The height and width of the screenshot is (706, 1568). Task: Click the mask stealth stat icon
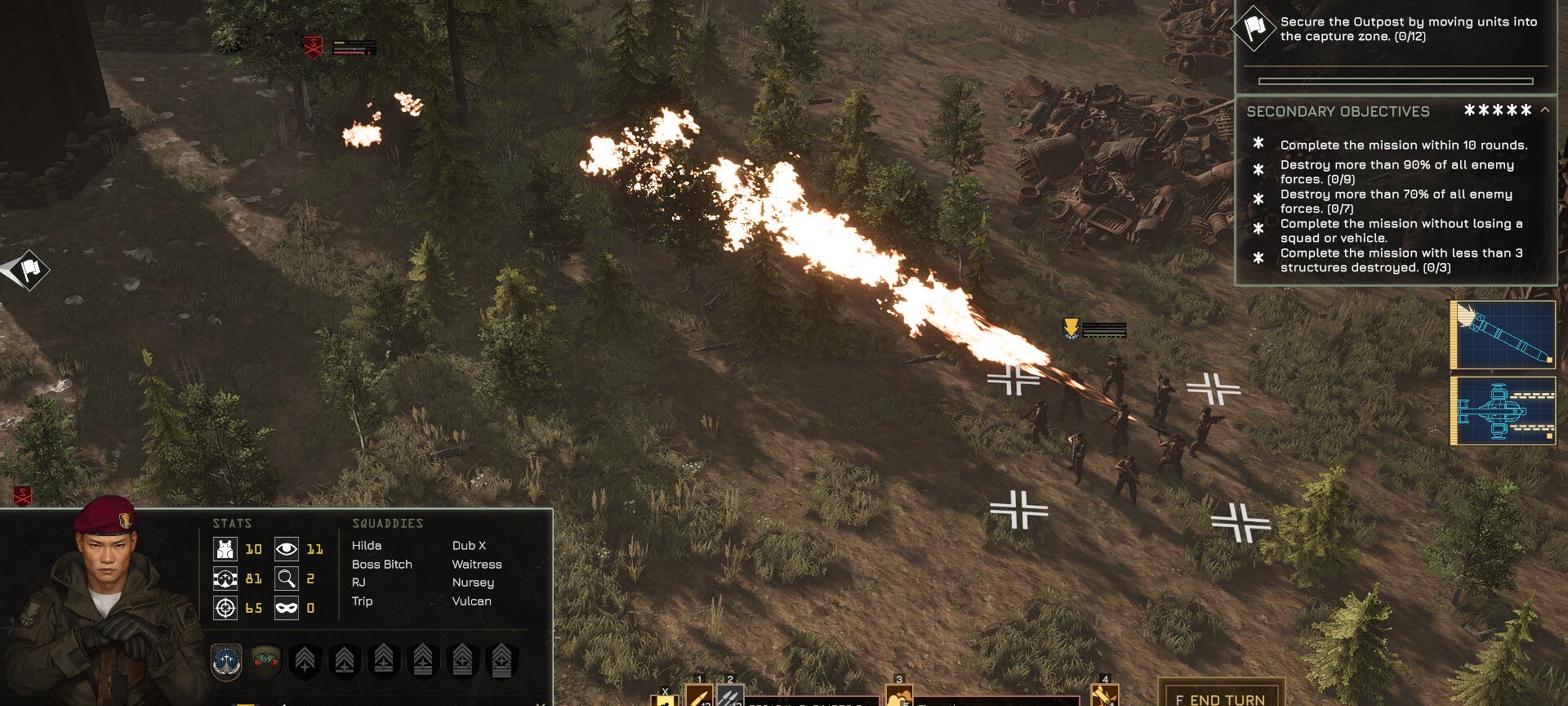[x=286, y=608]
